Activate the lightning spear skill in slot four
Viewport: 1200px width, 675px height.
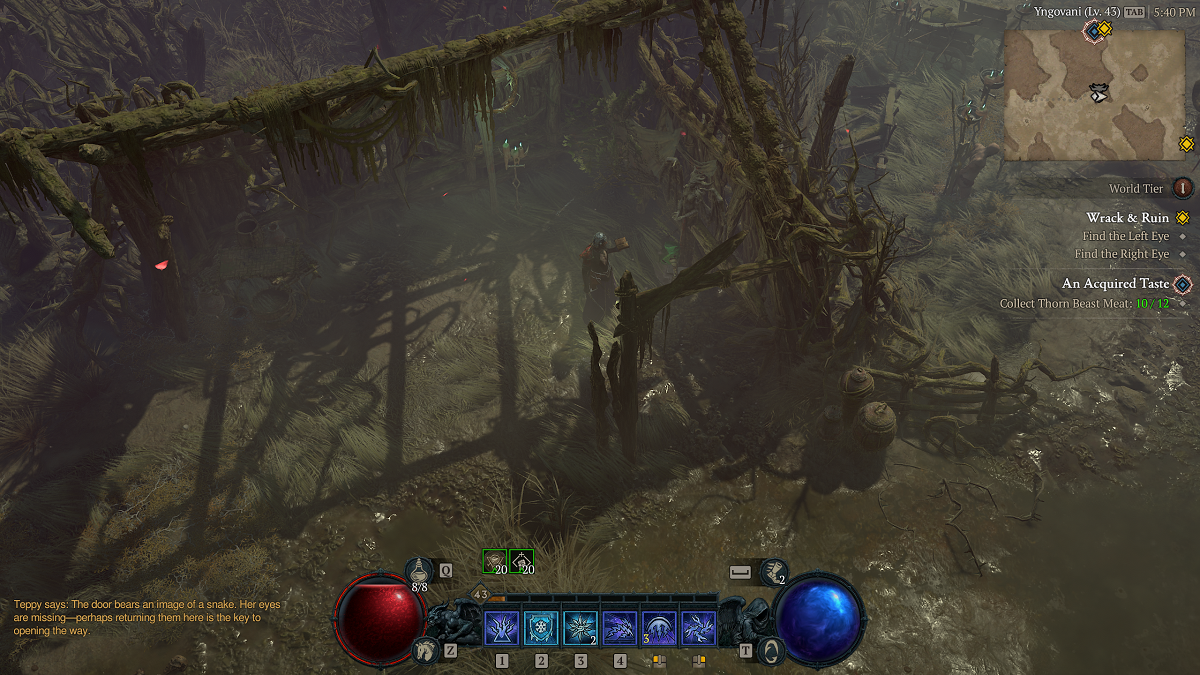coord(620,629)
